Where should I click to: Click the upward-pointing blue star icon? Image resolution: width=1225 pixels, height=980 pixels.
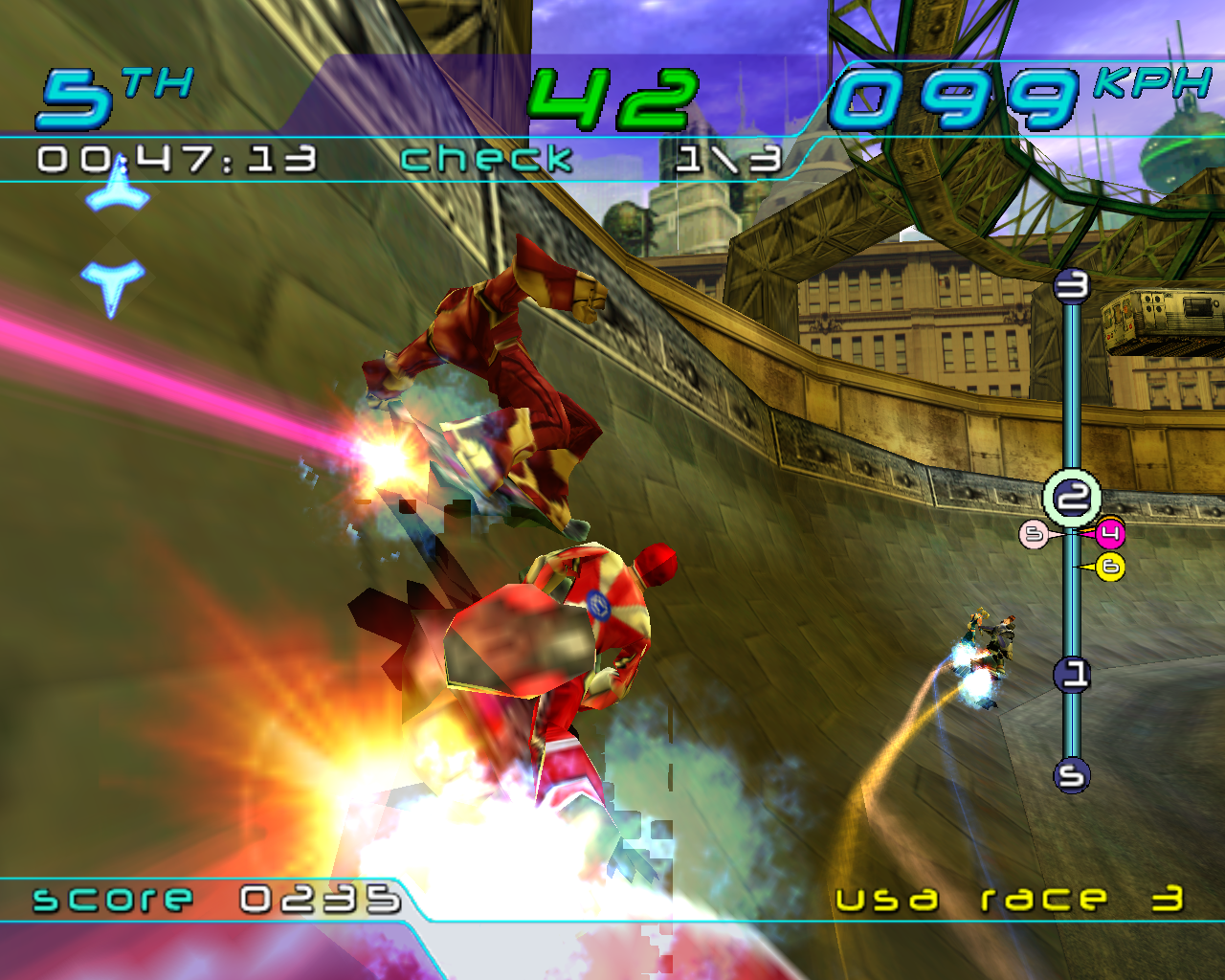(118, 189)
